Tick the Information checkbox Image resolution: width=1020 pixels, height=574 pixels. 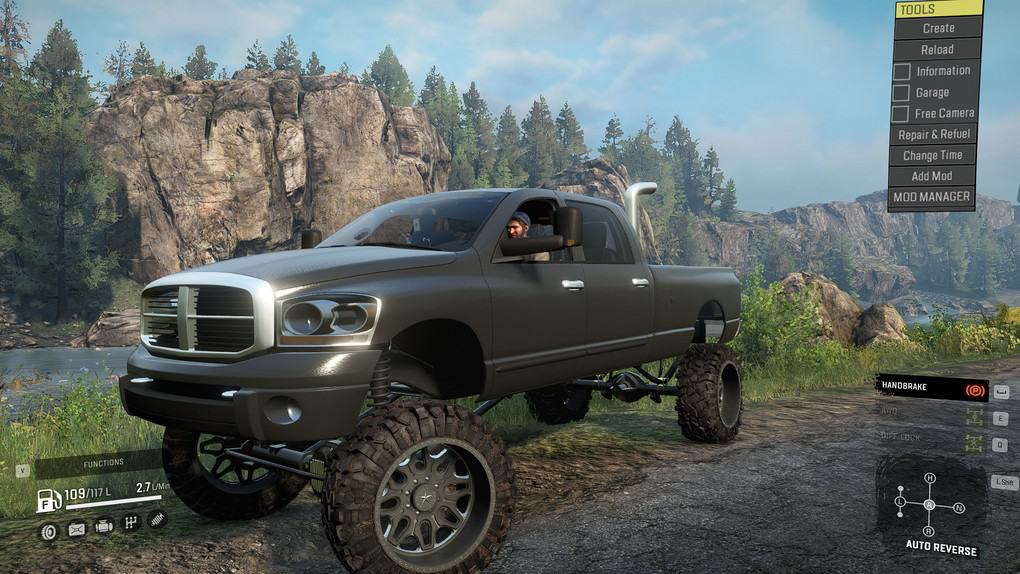click(901, 71)
